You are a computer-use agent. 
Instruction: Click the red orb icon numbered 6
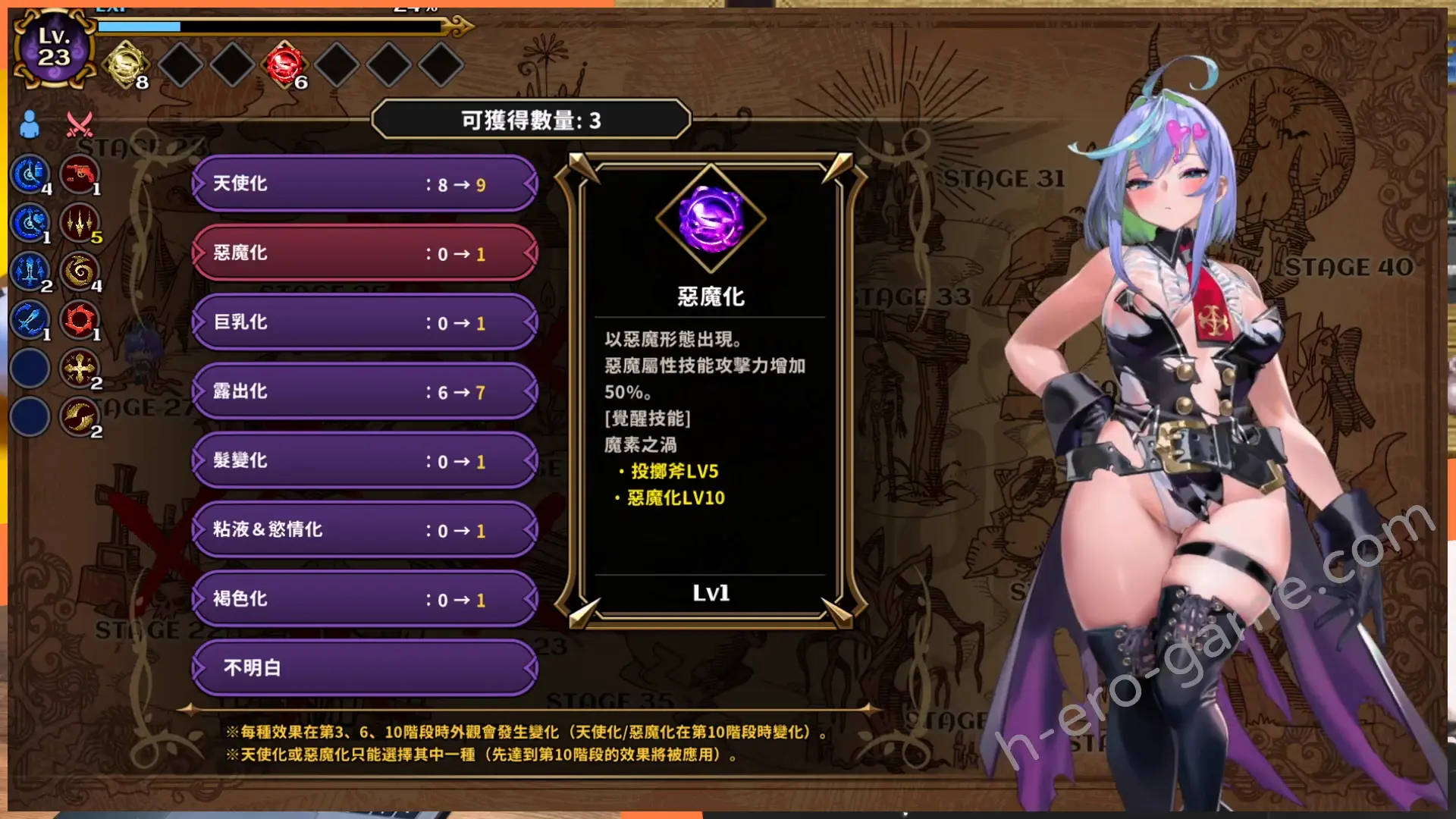[x=284, y=64]
